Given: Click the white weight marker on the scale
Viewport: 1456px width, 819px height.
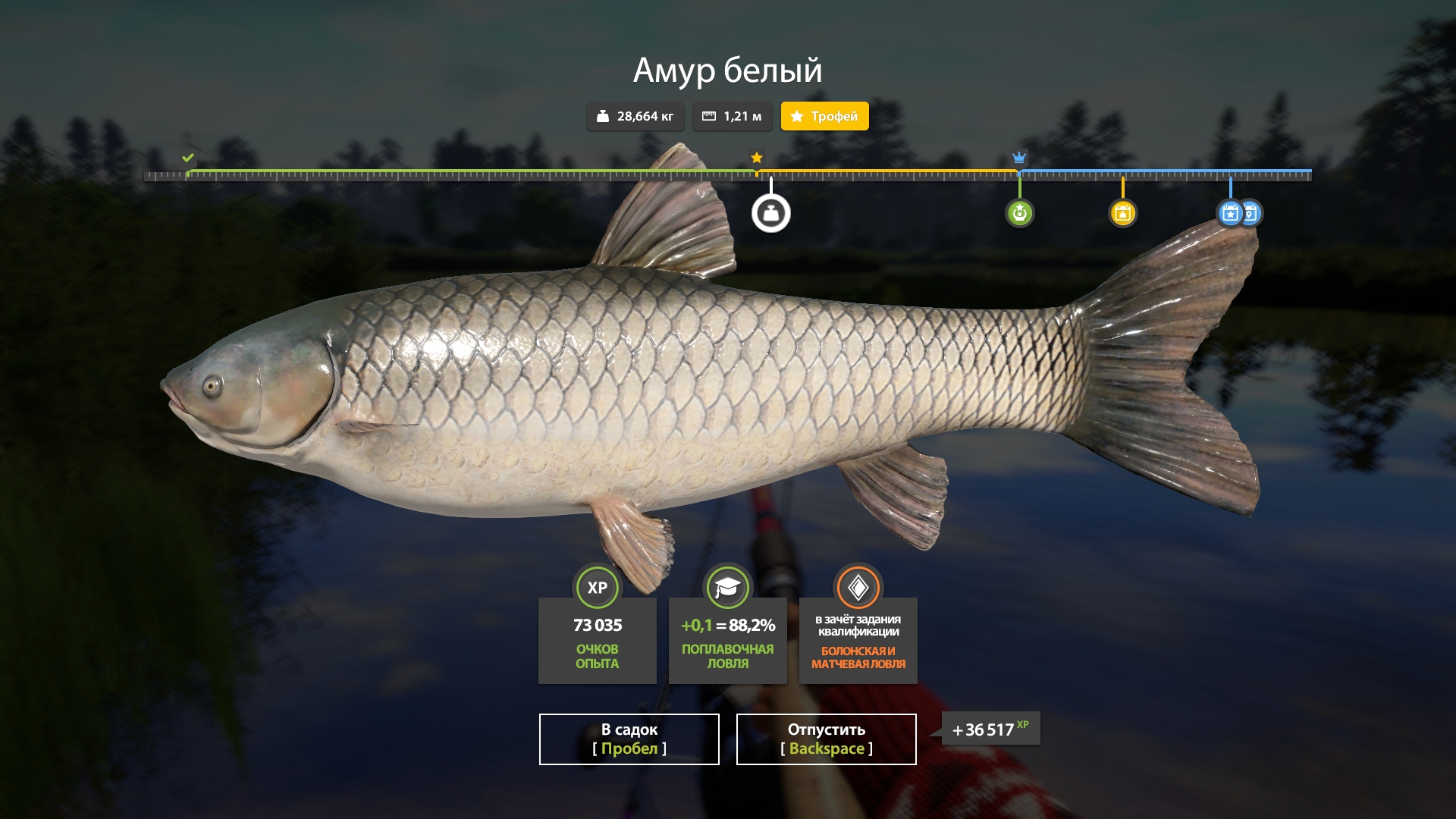Looking at the screenshot, I should pos(770,214).
